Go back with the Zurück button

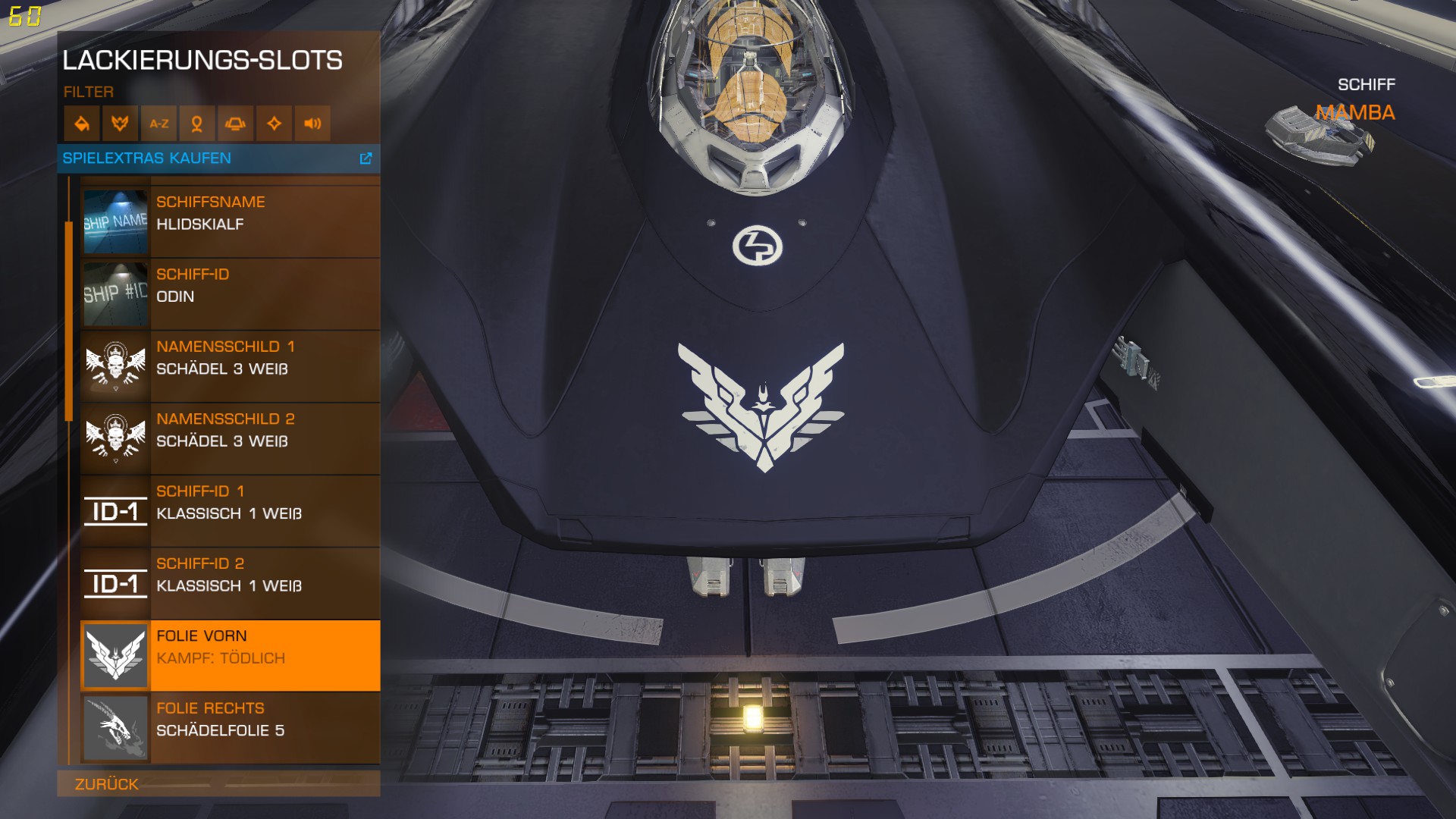pos(107,784)
